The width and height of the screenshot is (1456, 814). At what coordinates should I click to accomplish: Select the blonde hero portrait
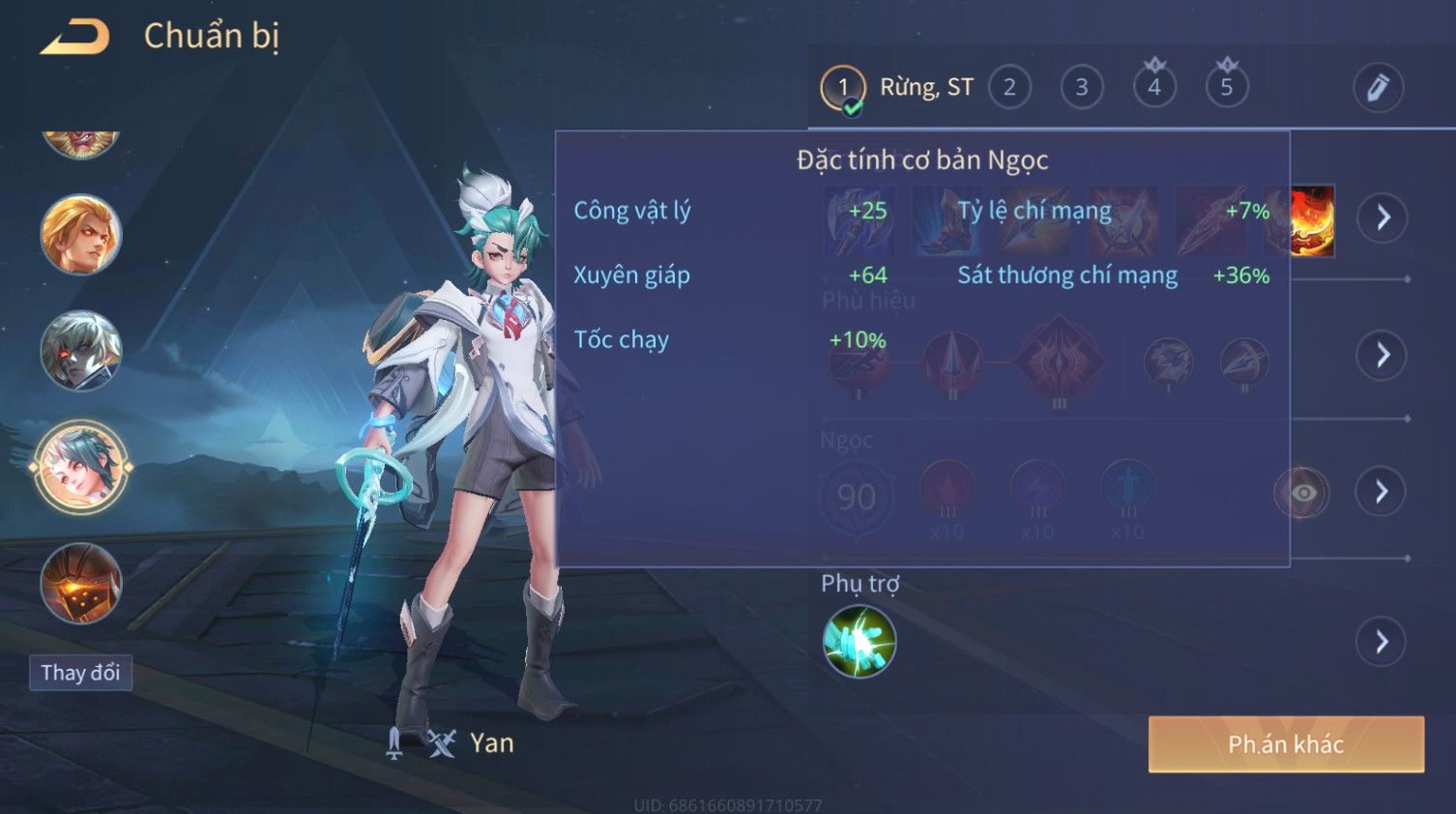click(81, 235)
